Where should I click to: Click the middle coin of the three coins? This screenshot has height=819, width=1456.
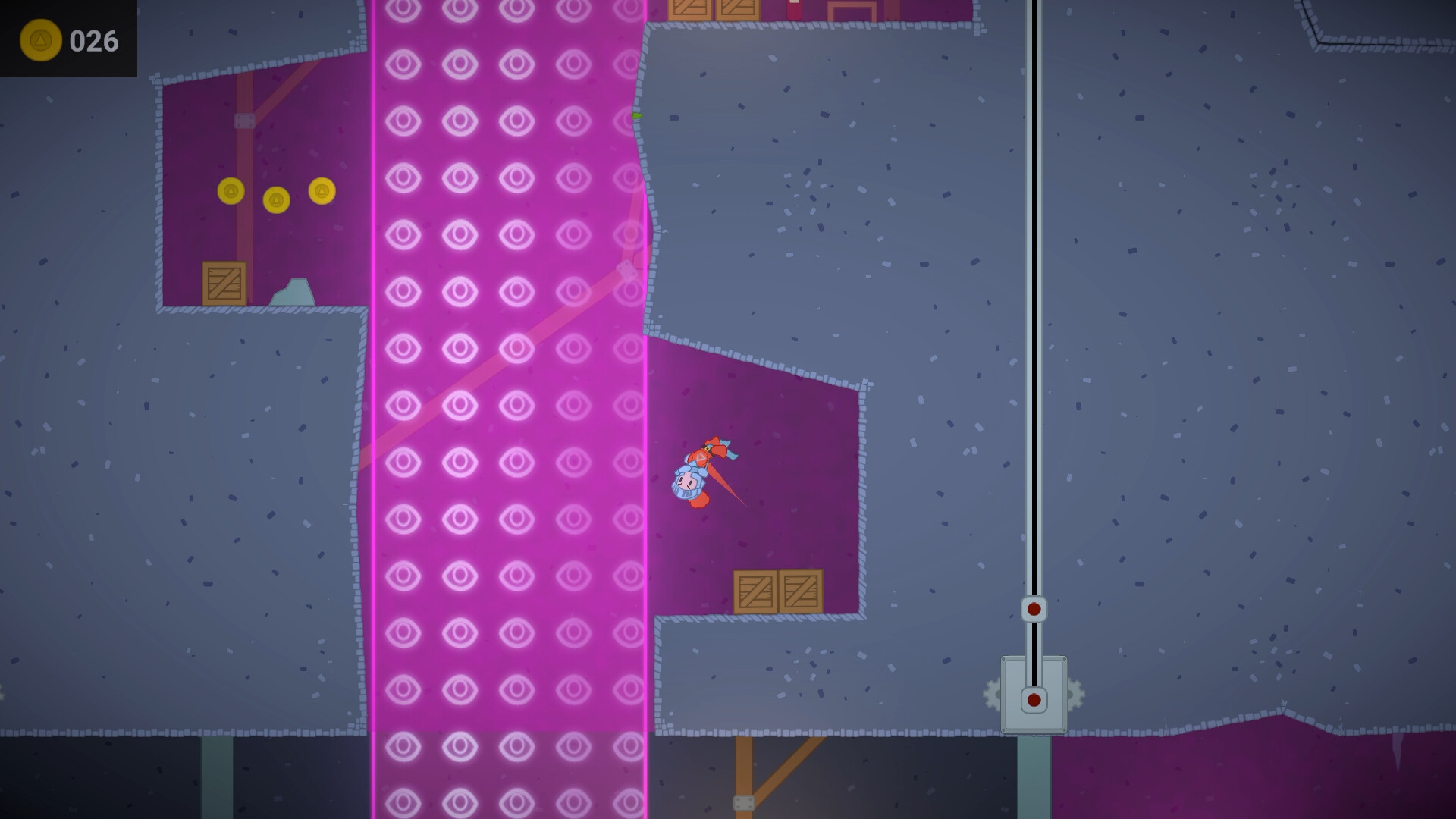[x=276, y=198]
